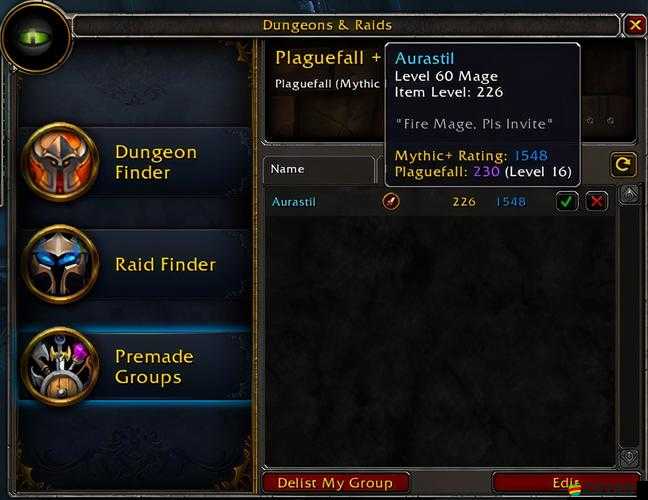Edit the group listing
This screenshot has height=500, width=648.
(x=566, y=483)
